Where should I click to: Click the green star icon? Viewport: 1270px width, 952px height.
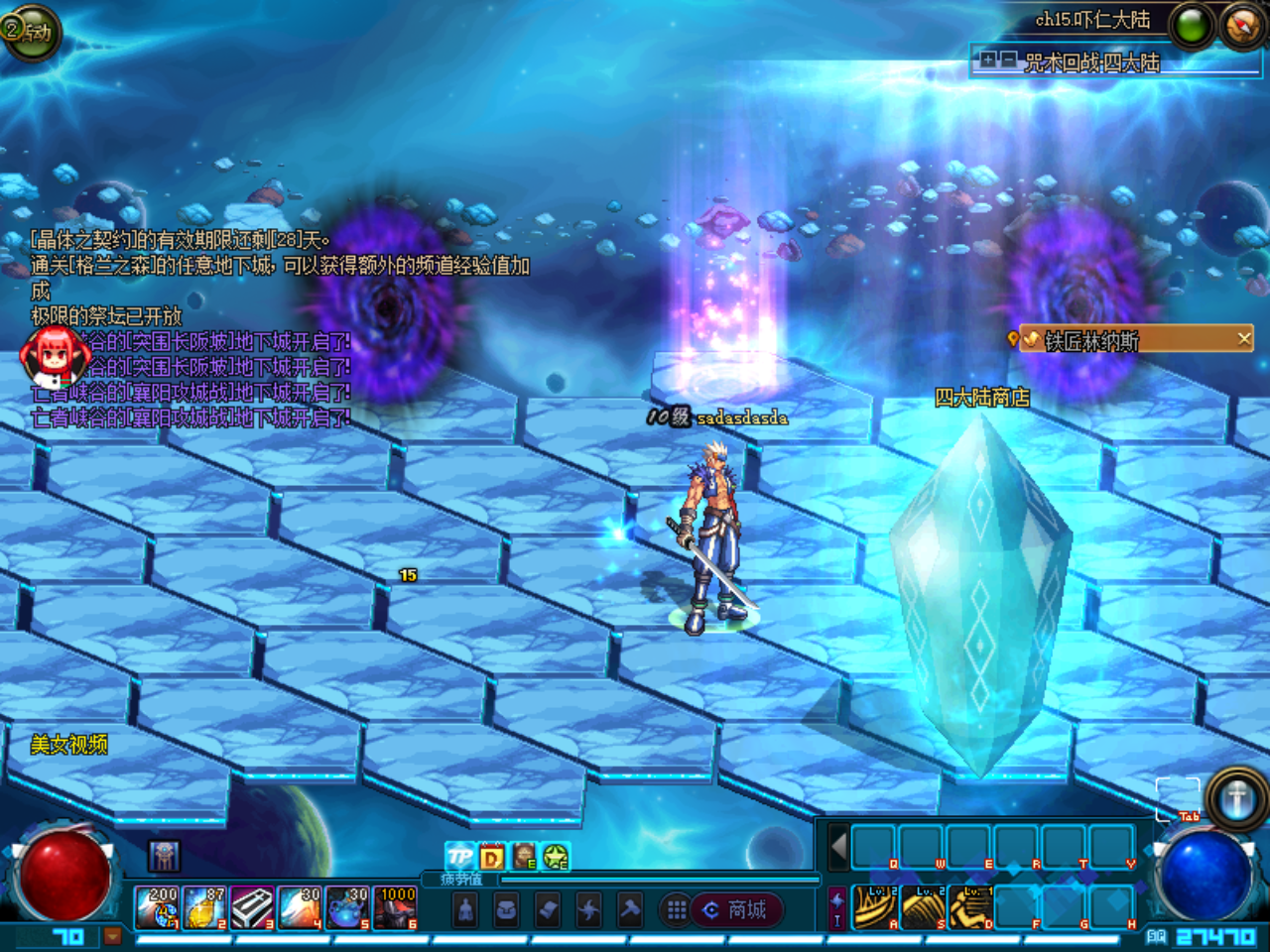[556, 857]
